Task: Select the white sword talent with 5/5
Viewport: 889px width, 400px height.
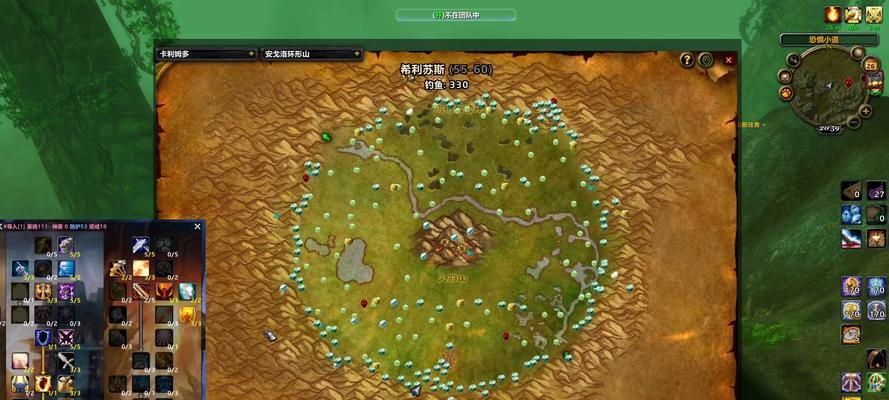Action: (141, 244)
